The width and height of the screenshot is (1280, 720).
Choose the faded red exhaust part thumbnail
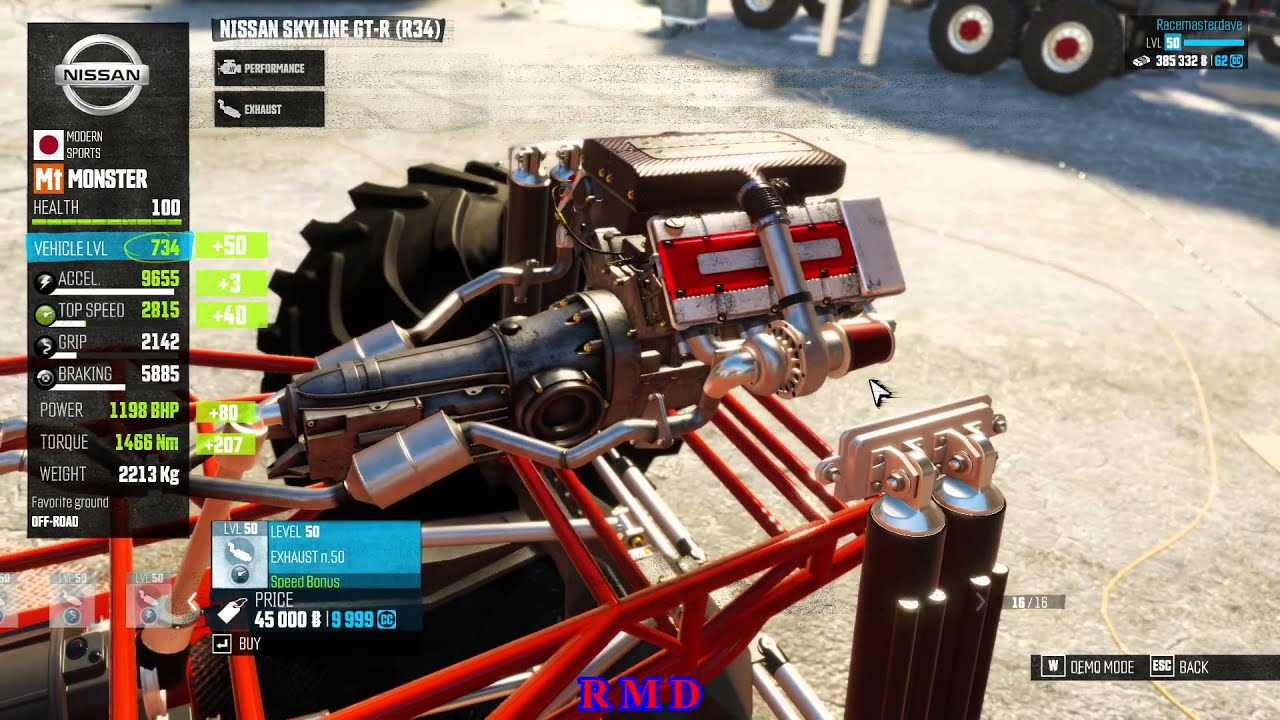(149, 601)
